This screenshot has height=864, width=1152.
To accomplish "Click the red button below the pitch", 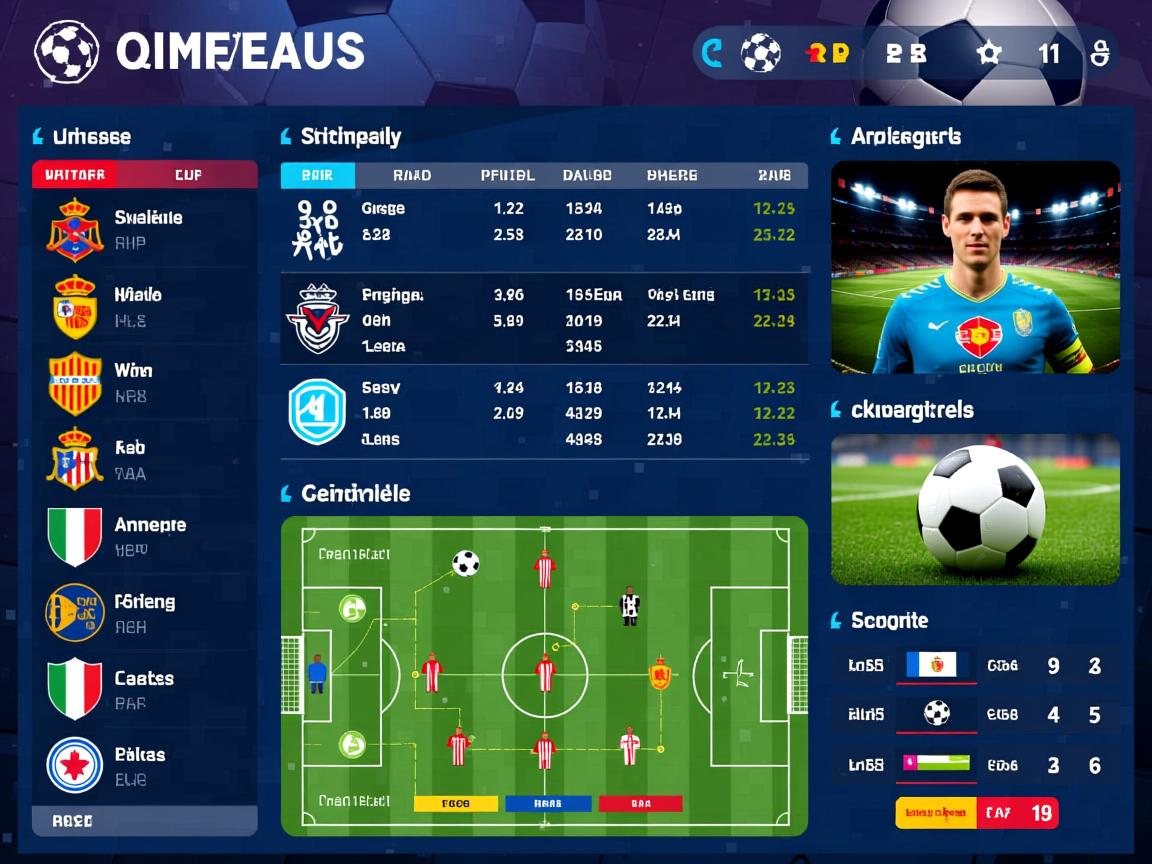I will (x=640, y=803).
